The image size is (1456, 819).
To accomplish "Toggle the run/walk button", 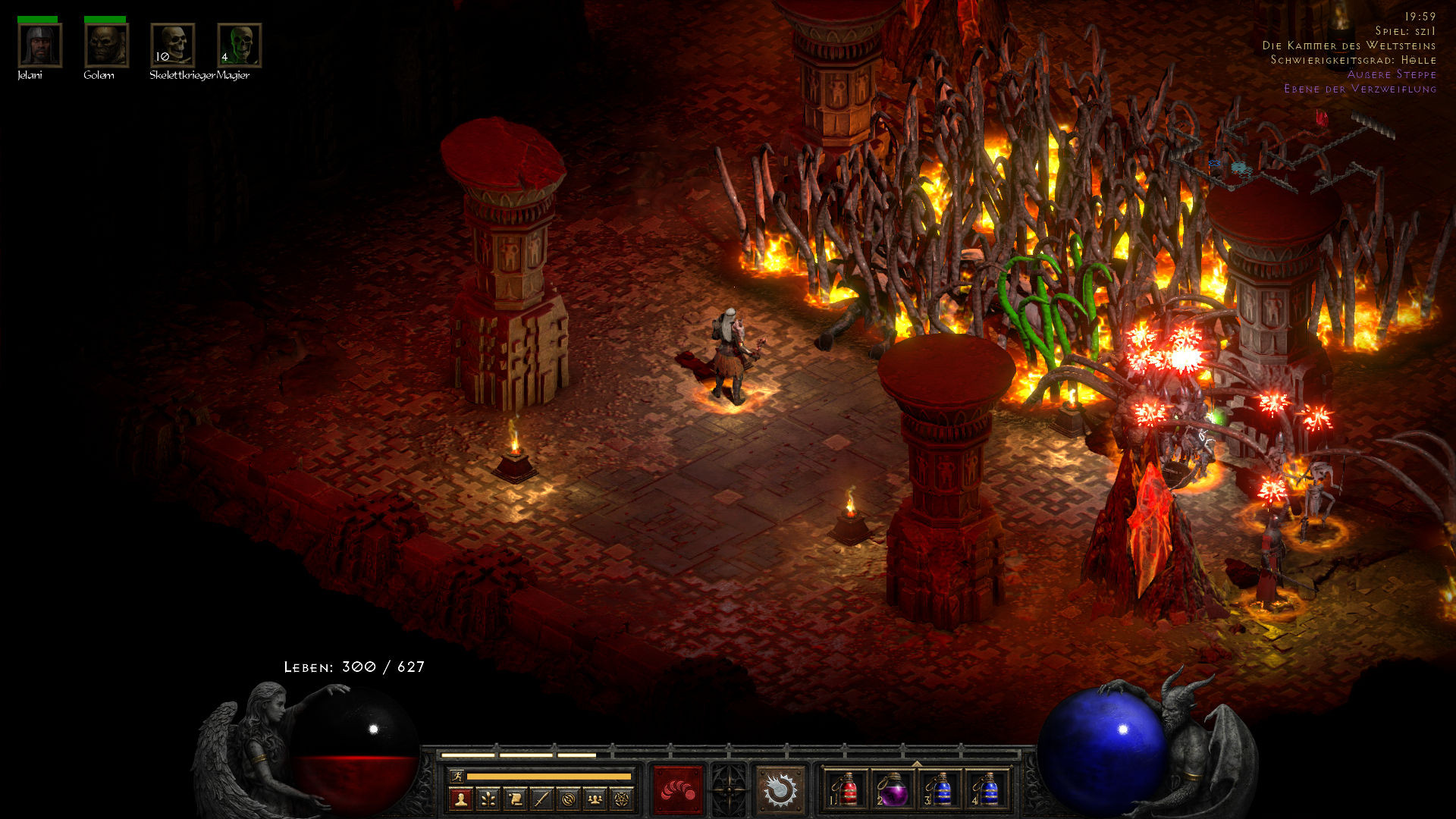I will 457,776.
